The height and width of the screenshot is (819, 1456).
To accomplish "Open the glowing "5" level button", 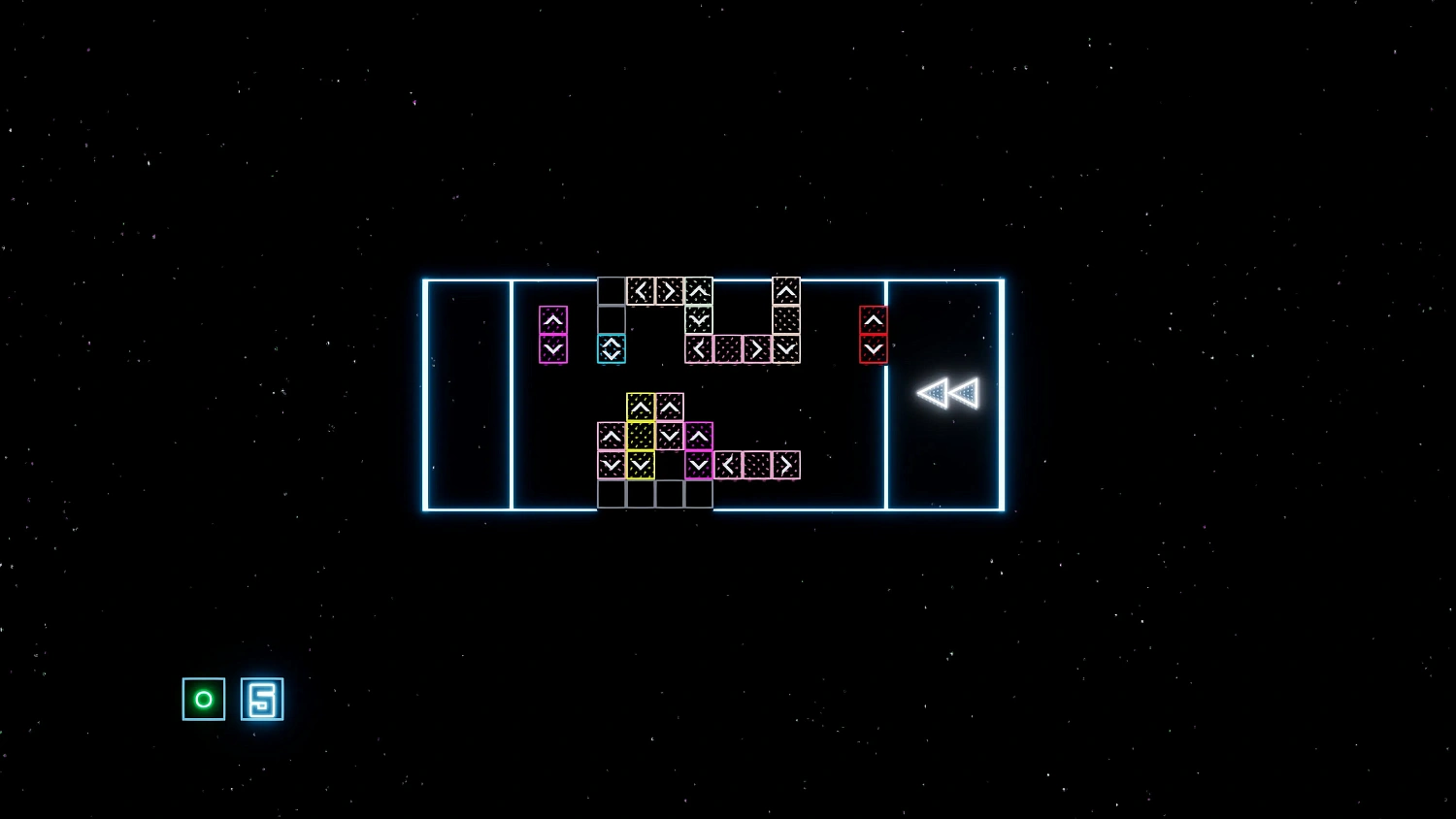I will pyautogui.click(x=261, y=699).
